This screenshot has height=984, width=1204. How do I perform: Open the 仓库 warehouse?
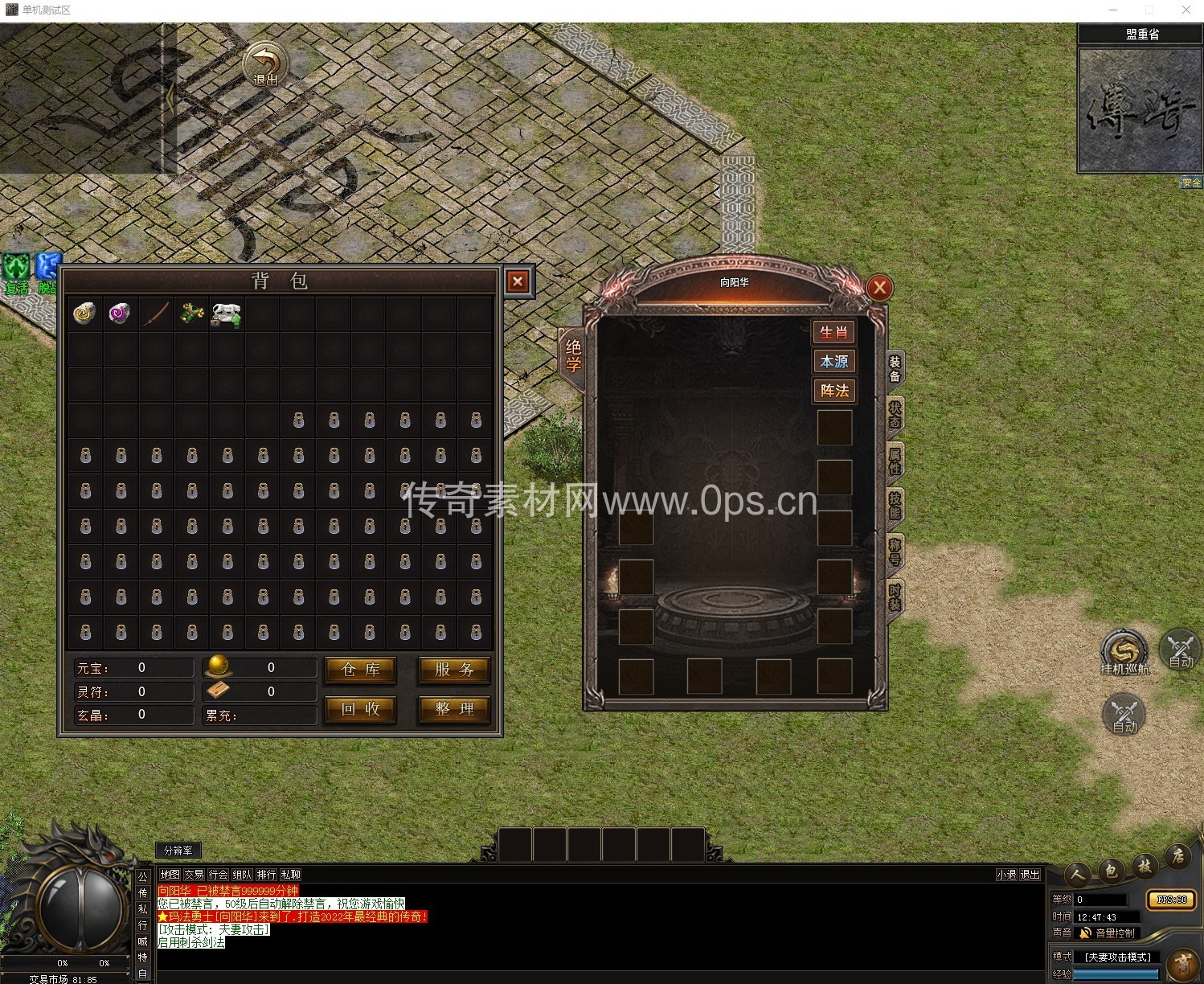click(360, 670)
